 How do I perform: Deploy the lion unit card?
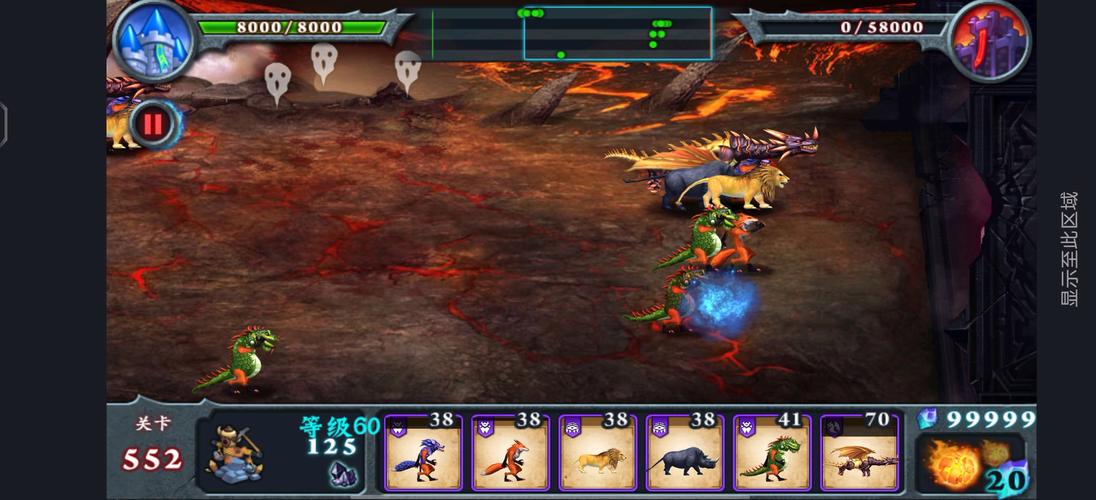(597, 455)
